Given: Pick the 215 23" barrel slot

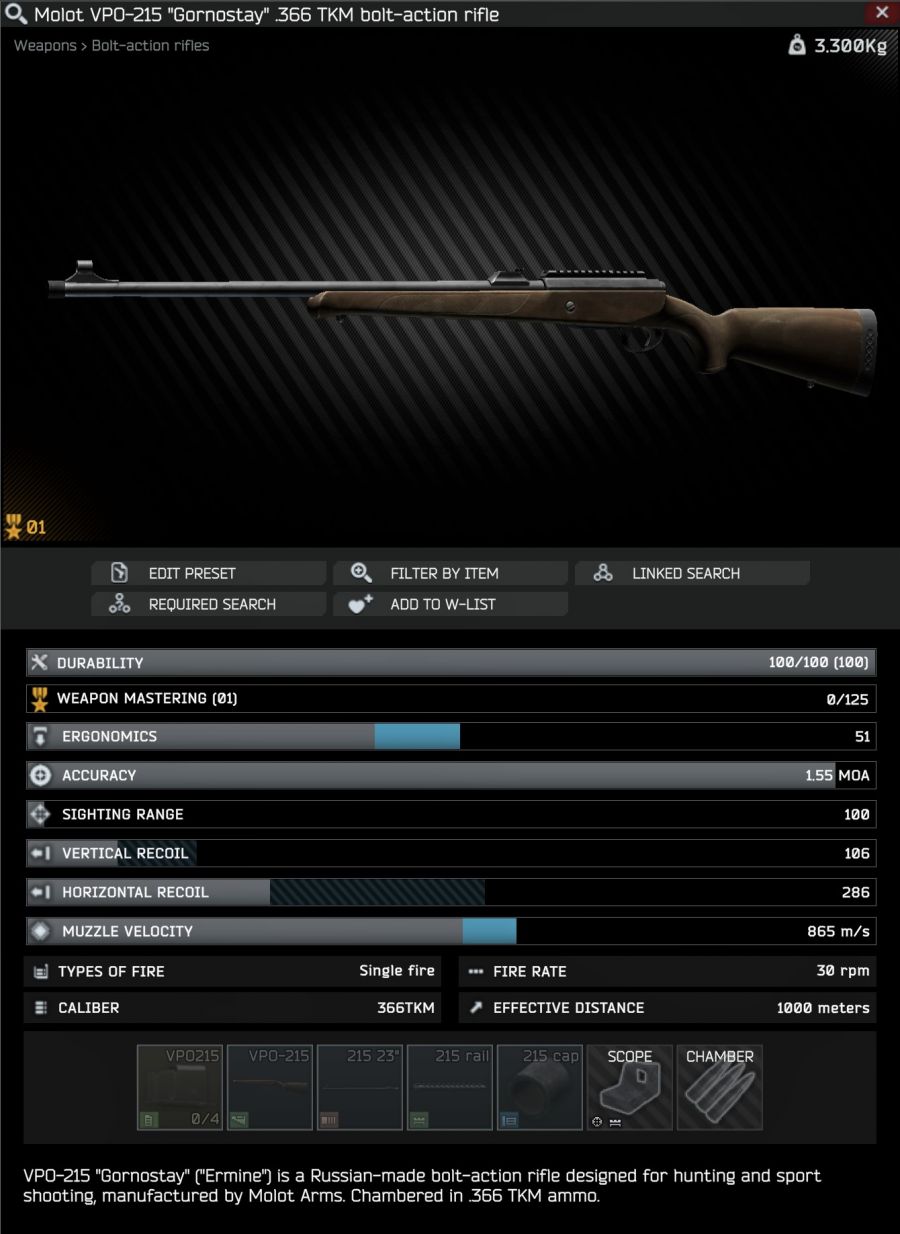Looking at the screenshot, I should coord(360,1087).
